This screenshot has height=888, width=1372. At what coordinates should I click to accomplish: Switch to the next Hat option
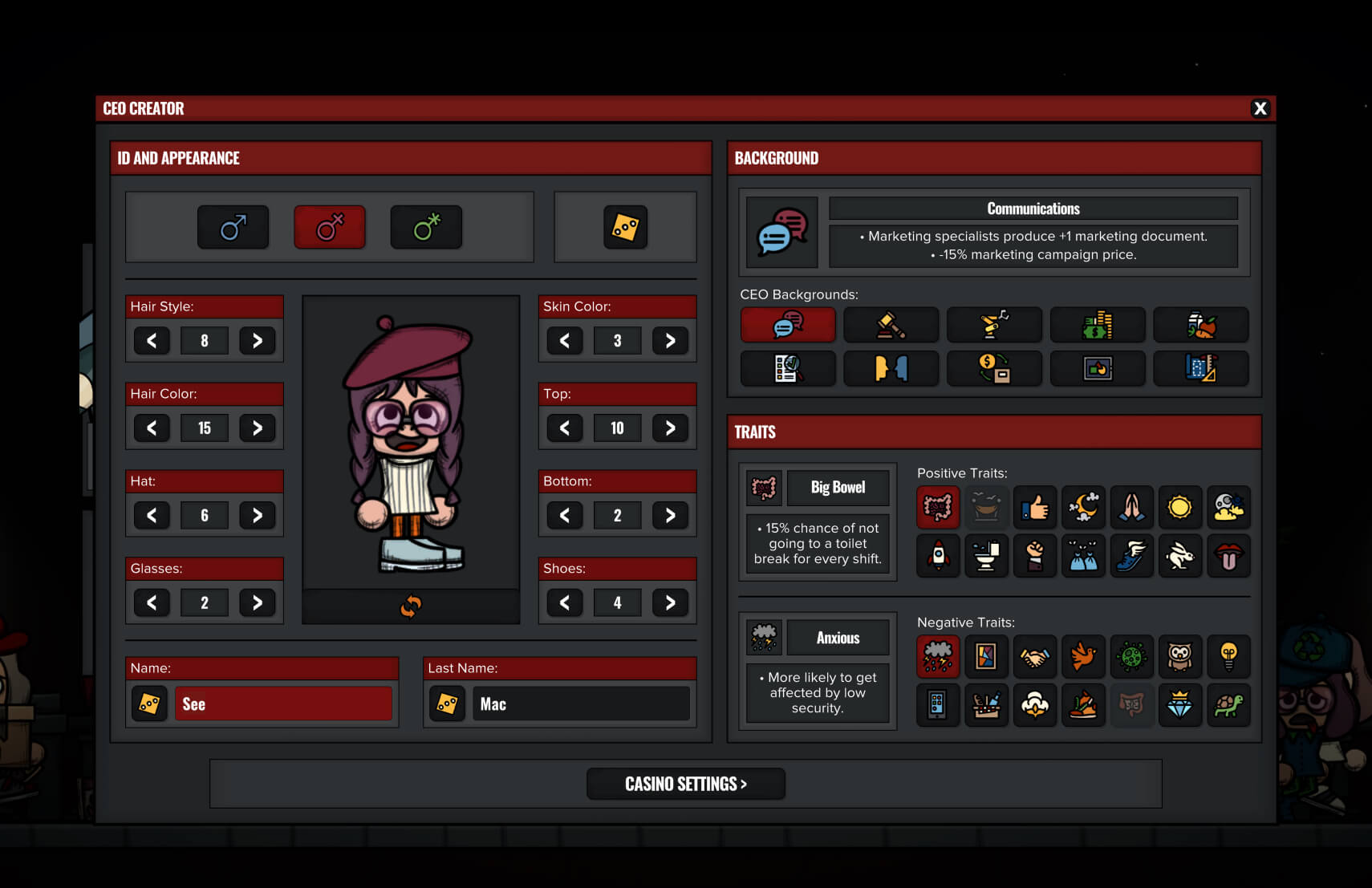click(x=258, y=516)
